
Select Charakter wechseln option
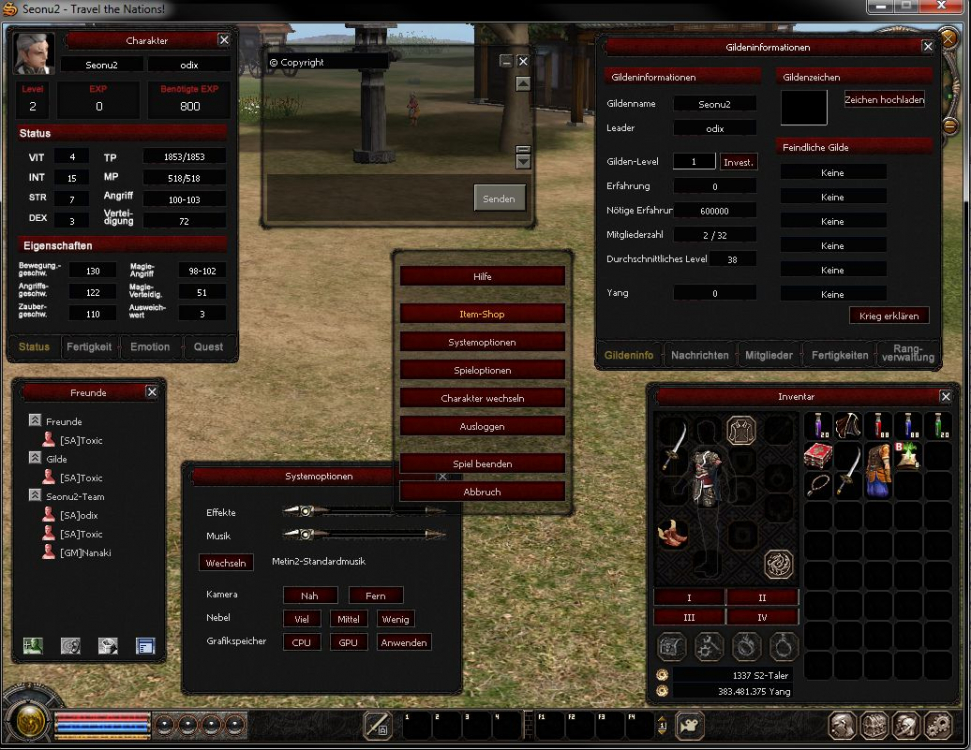tap(482, 398)
